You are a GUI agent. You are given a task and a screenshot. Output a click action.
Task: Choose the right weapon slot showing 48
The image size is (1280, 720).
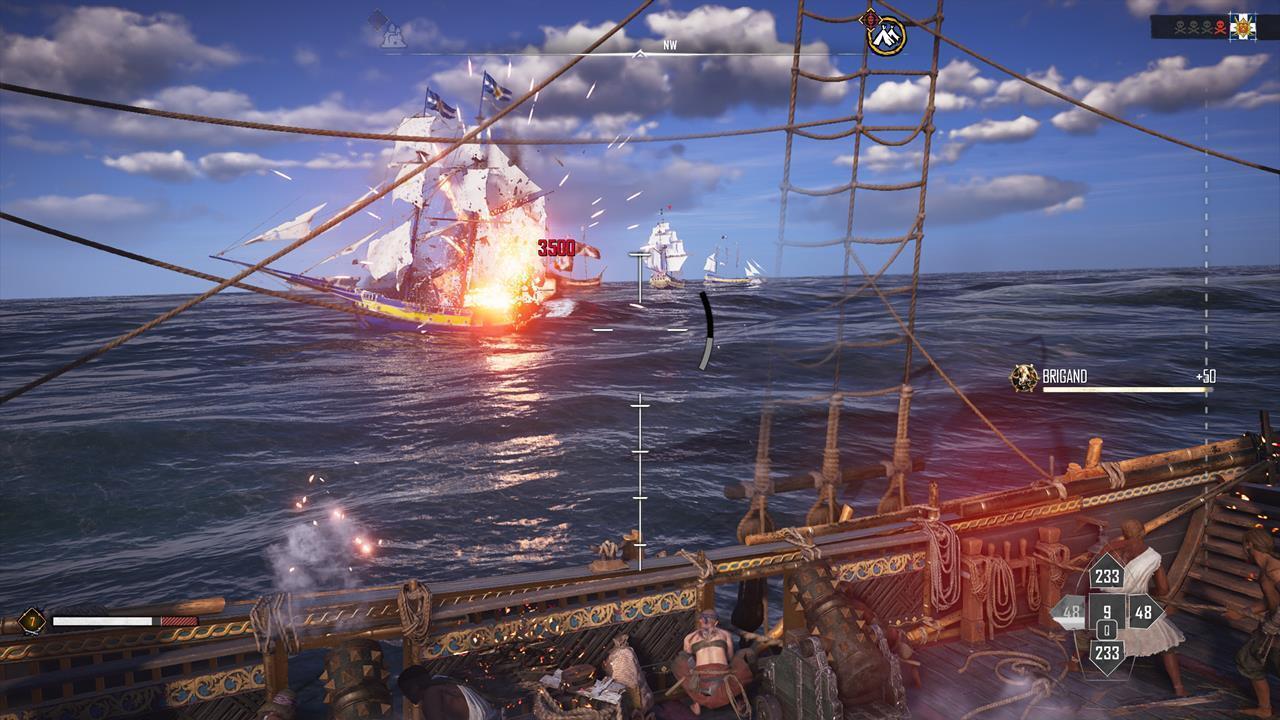pos(1142,612)
